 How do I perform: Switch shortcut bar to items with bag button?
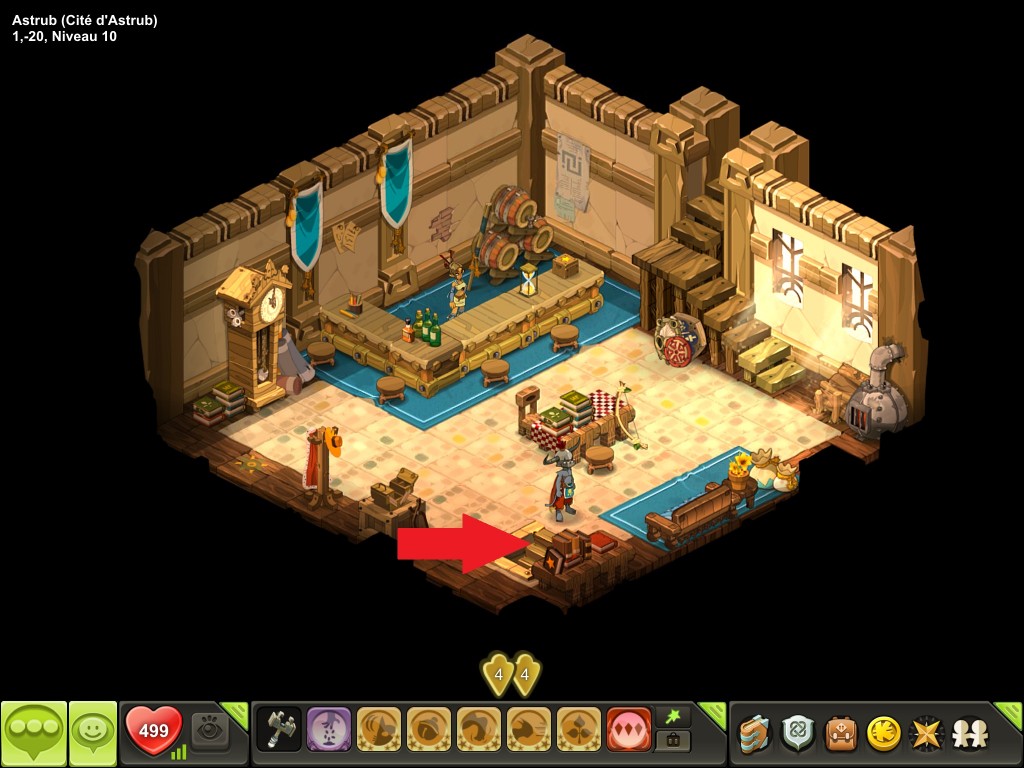[x=673, y=742]
